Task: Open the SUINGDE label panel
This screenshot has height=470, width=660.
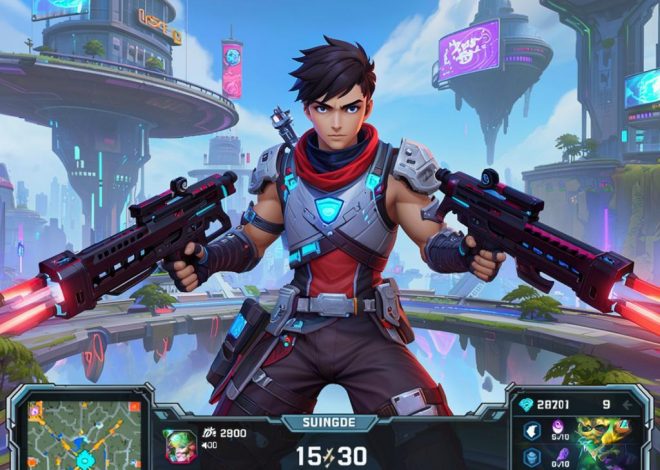Action: click(x=329, y=422)
